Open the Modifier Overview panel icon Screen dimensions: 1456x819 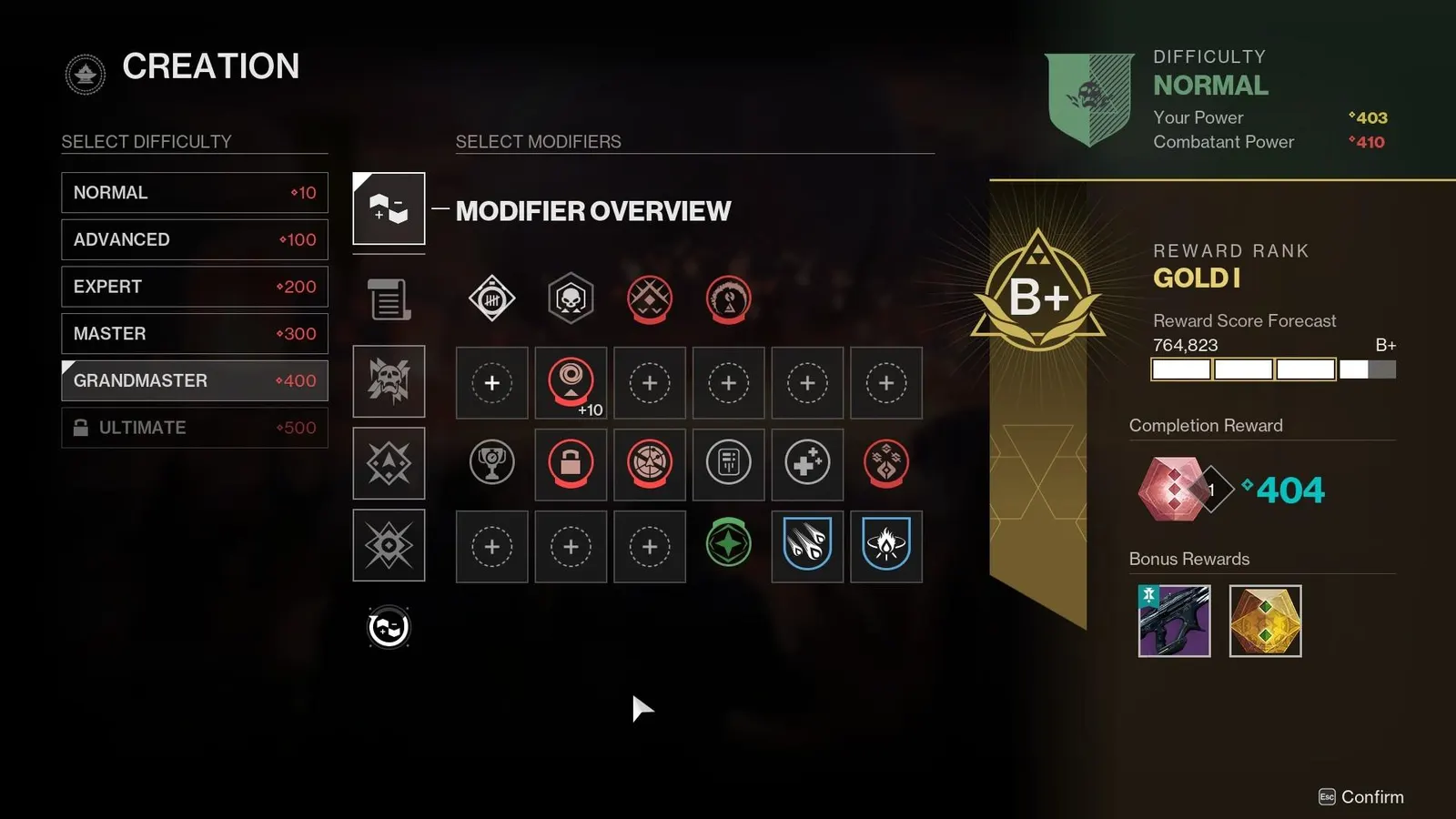pos(389,208)
